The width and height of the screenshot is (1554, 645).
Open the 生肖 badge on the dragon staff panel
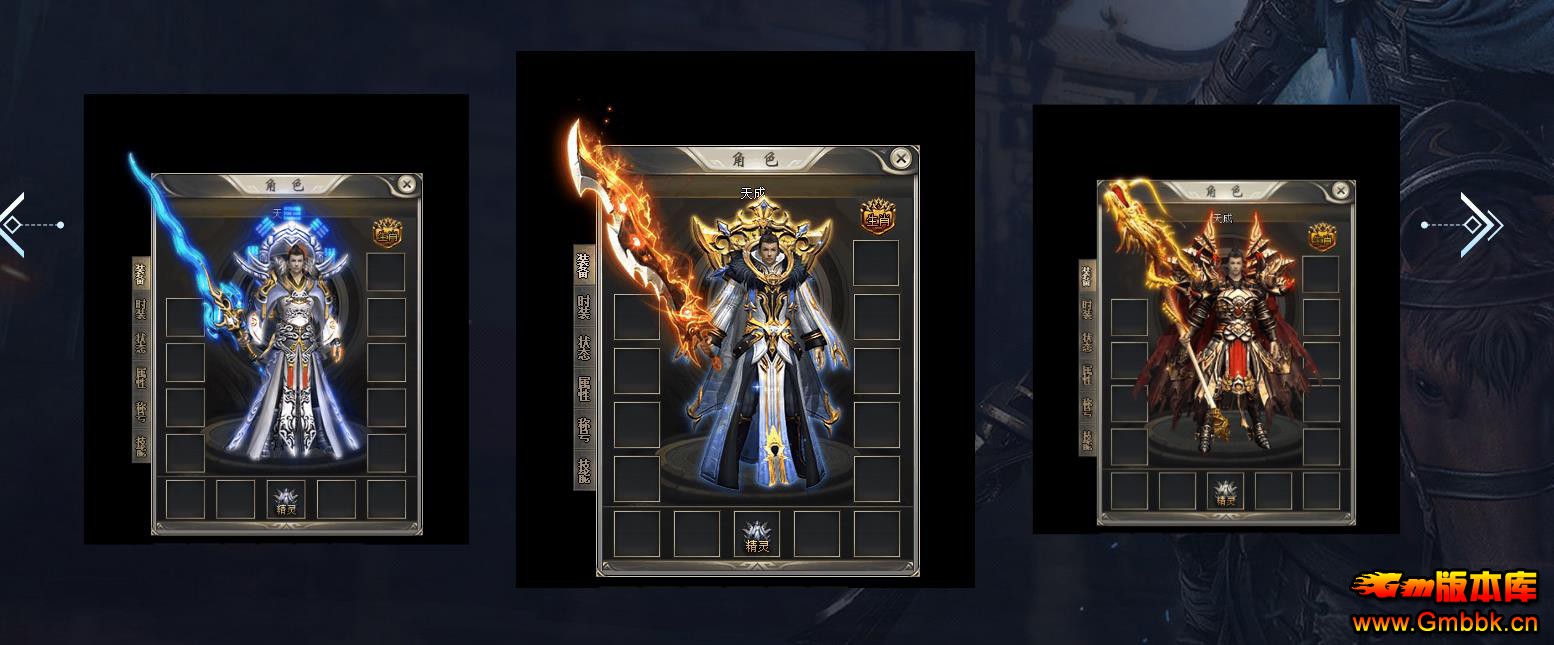point(1322,238)
